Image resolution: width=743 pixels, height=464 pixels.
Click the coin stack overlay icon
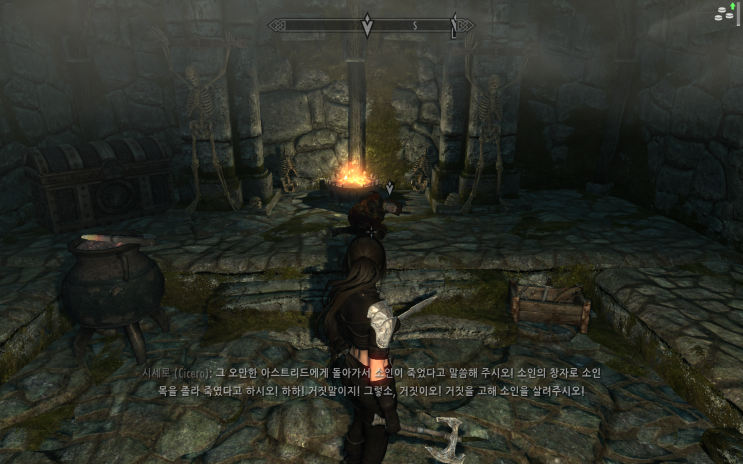[x=722, y=13]
